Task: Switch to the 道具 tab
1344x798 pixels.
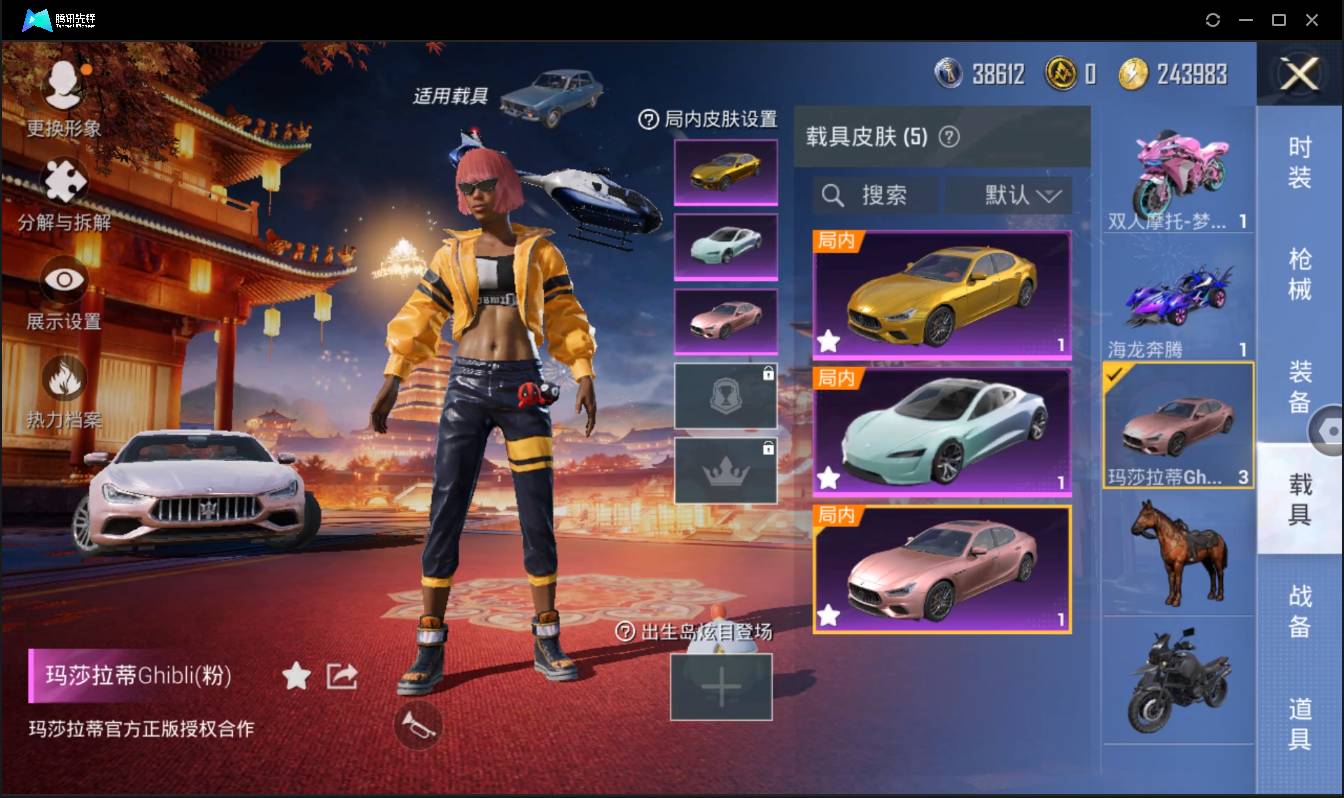Action: click(x=1301, y=727)
